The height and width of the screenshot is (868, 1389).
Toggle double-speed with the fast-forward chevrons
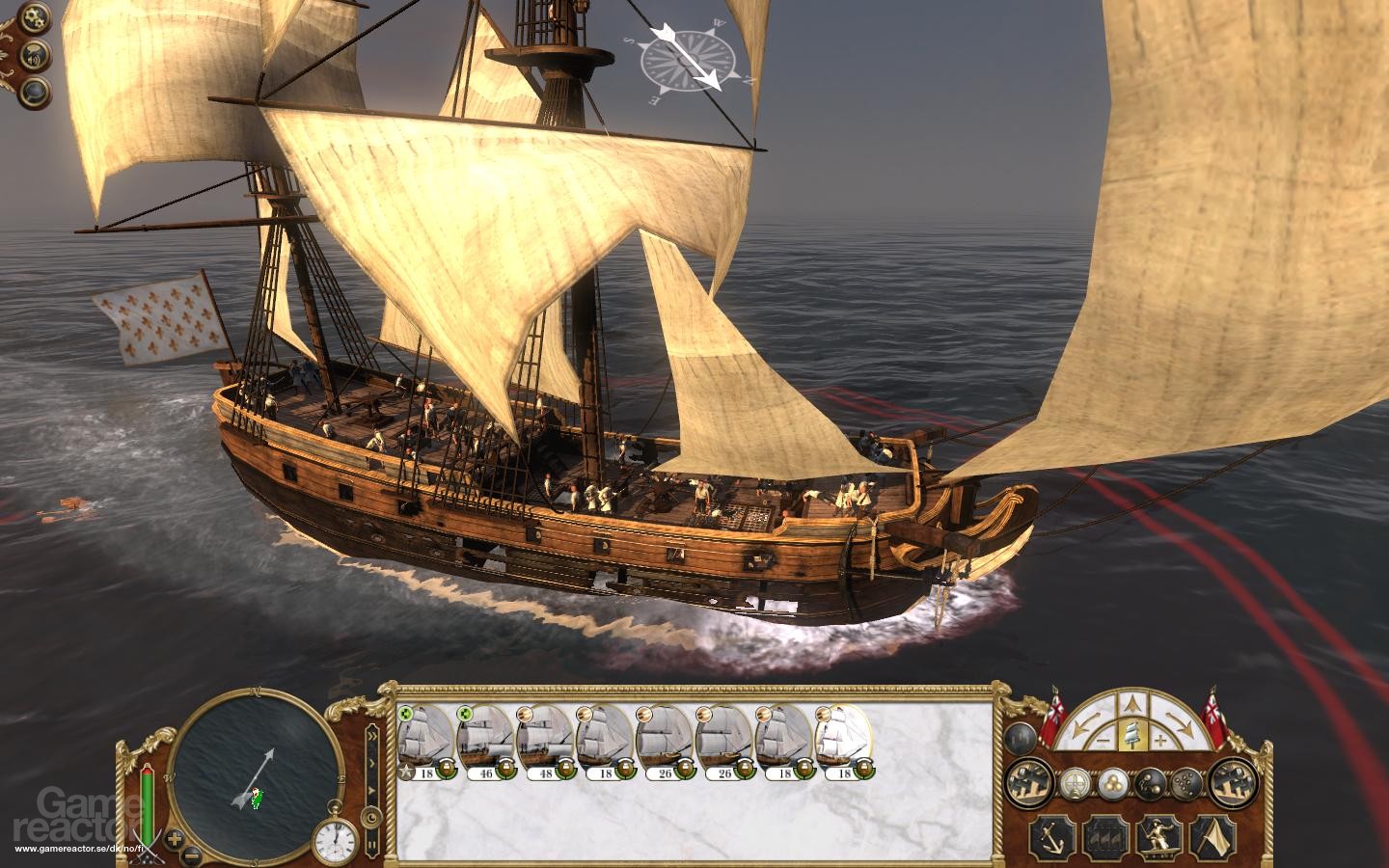tap(372, 735)
